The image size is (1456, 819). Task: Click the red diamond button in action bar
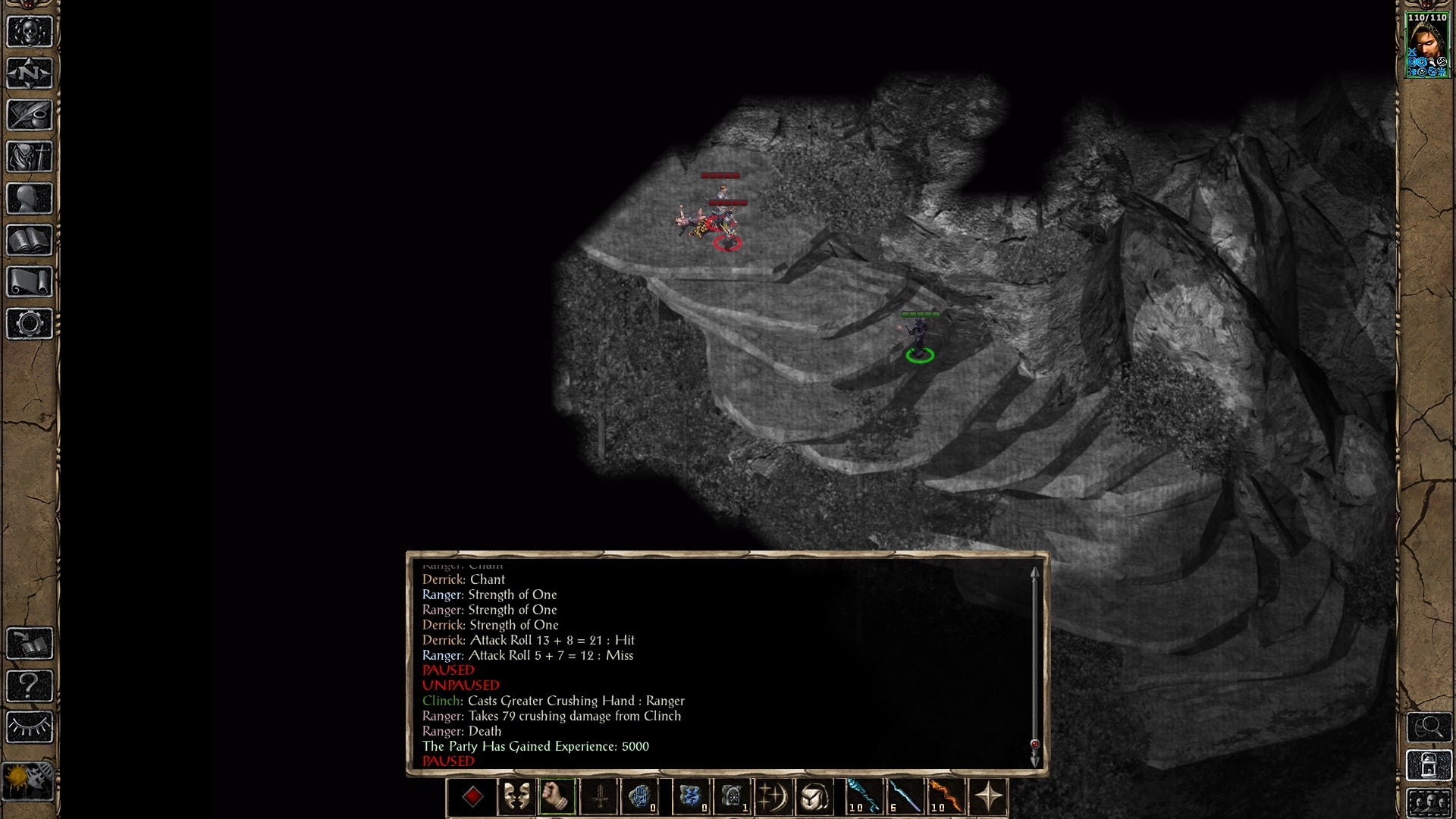(472, 797)
